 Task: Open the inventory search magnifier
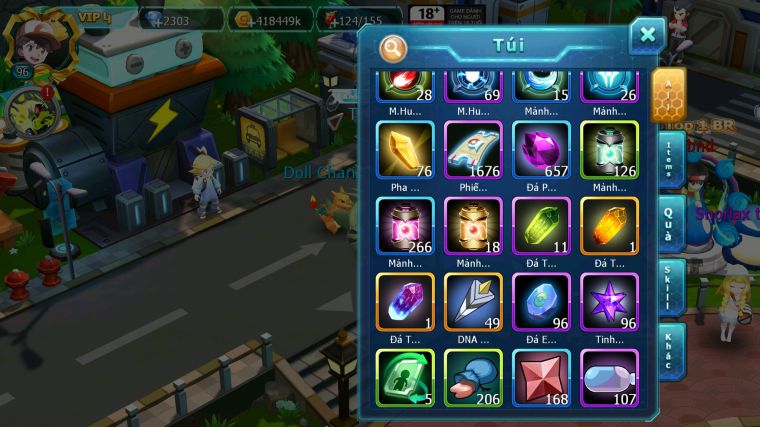[394, 47]
